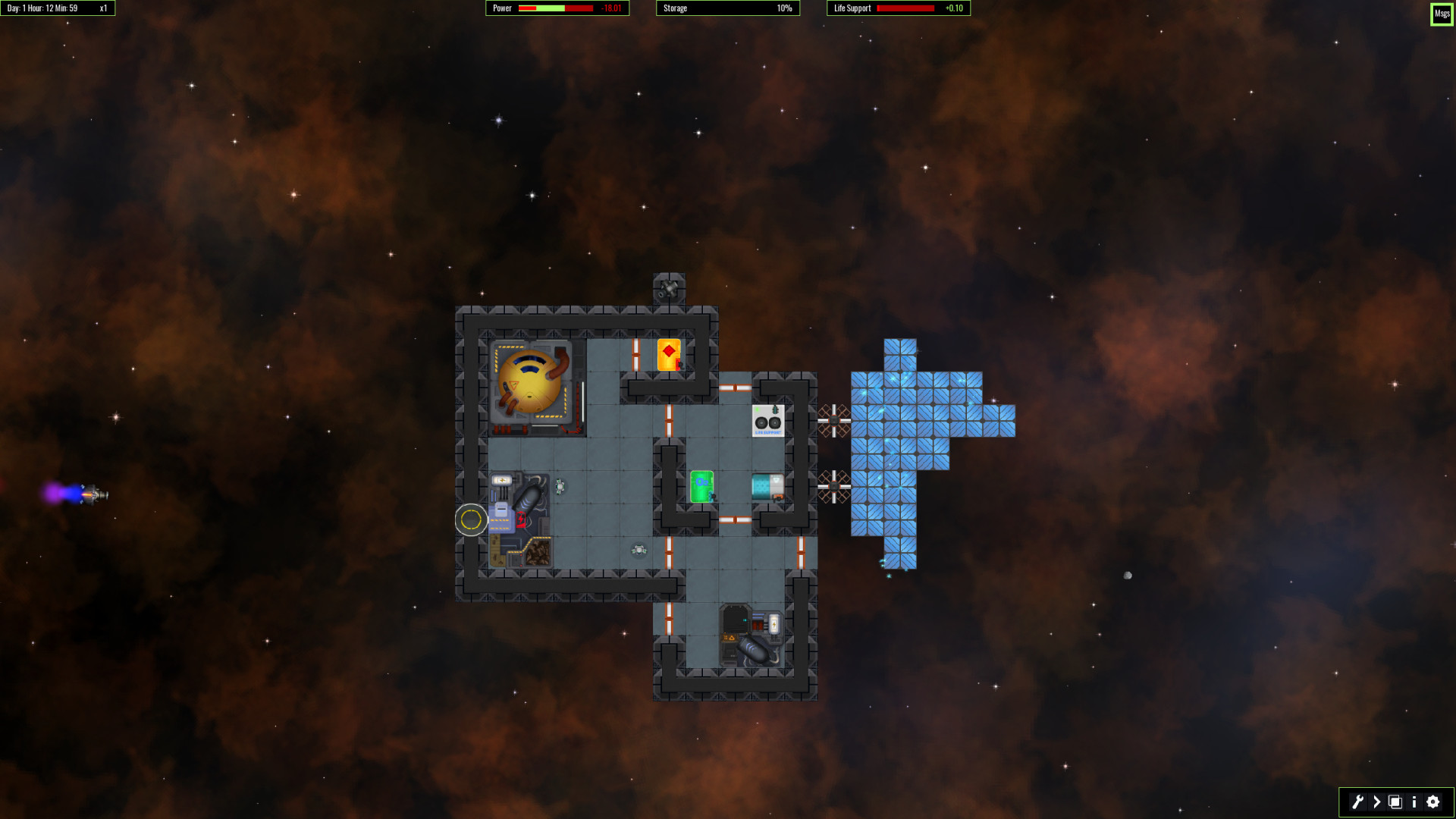Click the Life Support machine
1456x819 pixels.
point(767,422)
